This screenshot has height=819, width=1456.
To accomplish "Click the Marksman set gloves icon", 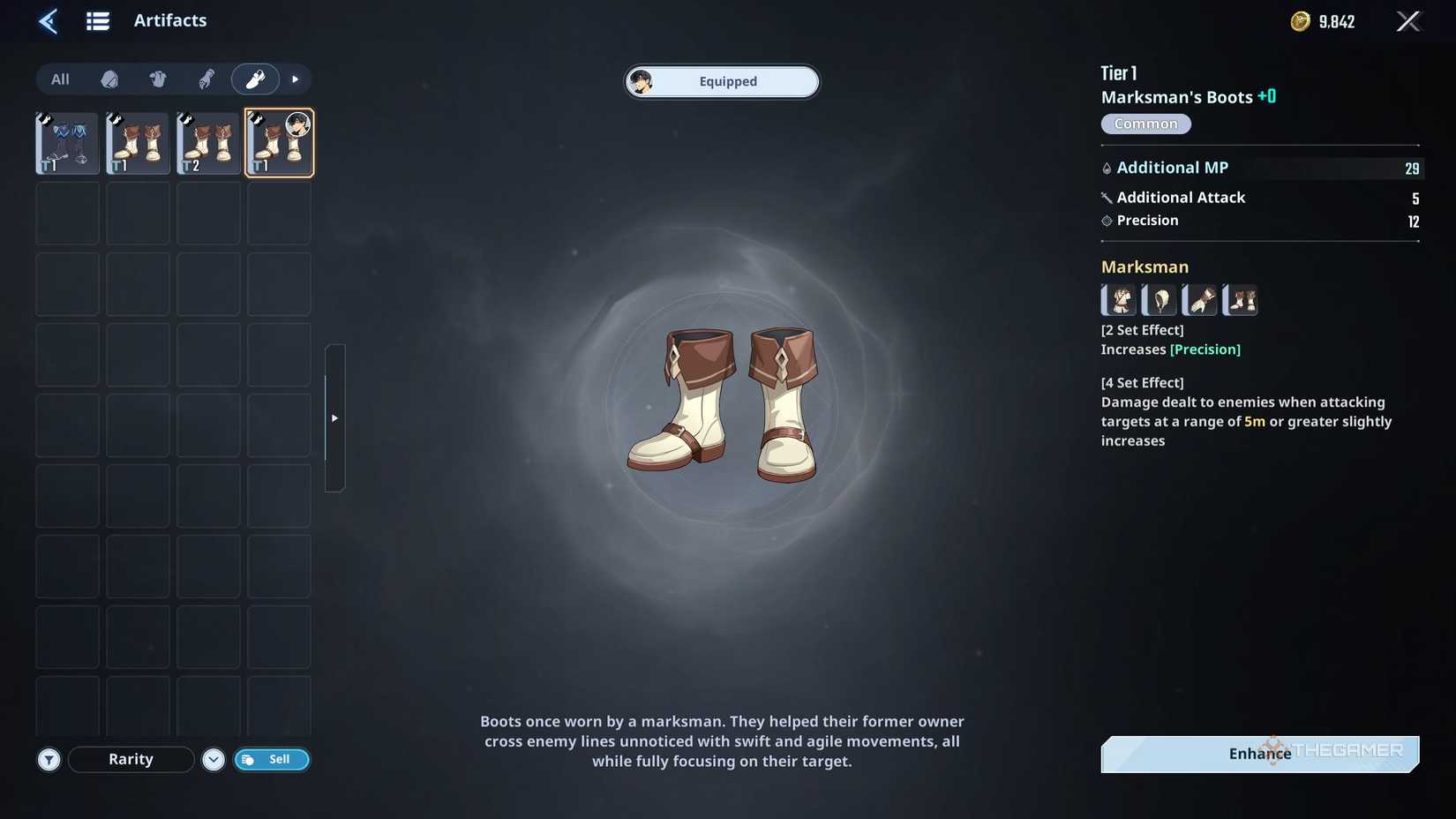I will (x=1199, y=300).
